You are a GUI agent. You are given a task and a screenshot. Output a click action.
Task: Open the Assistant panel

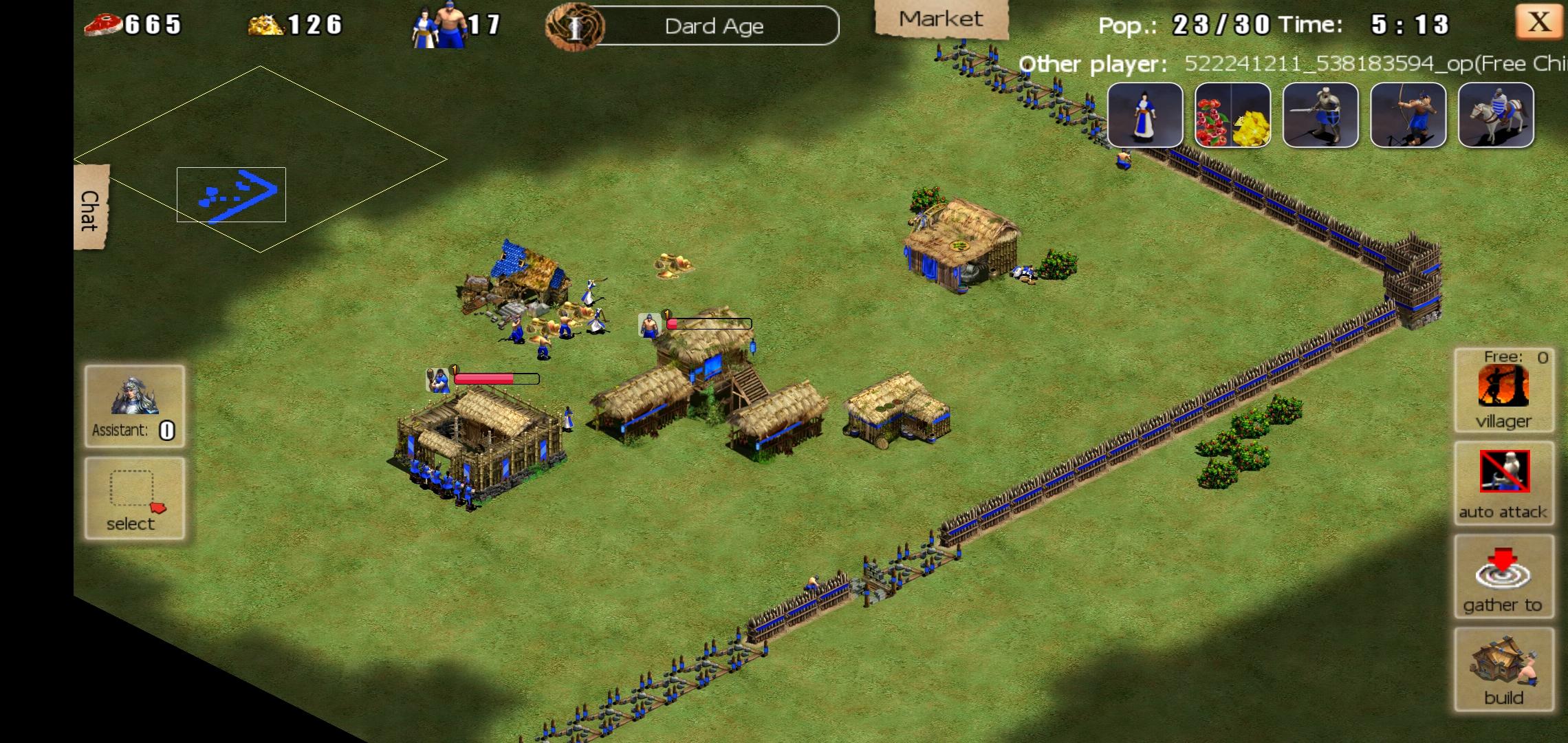coord(134,407)
